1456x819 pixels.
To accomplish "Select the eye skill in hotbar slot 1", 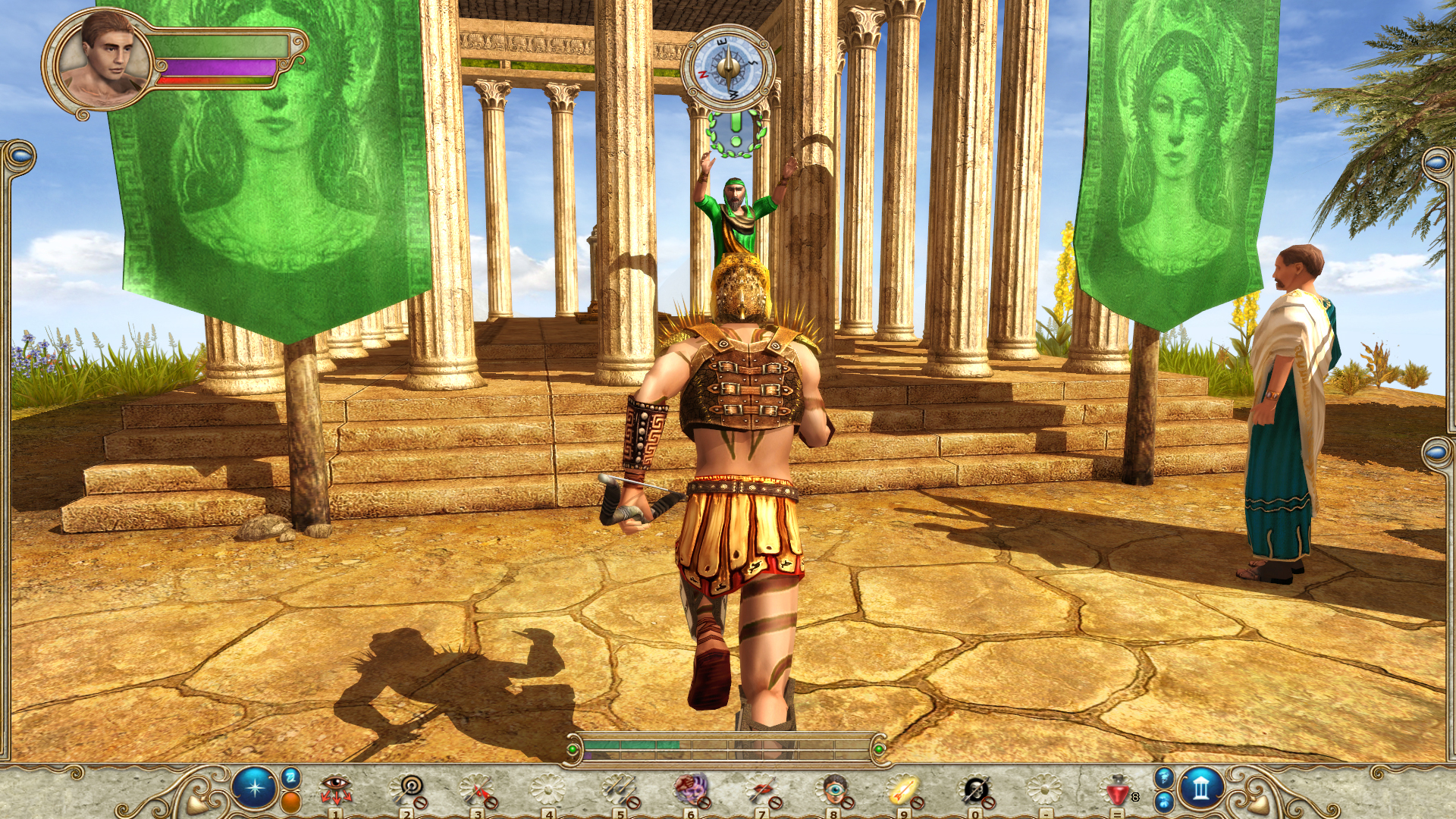I will point(337,787).
